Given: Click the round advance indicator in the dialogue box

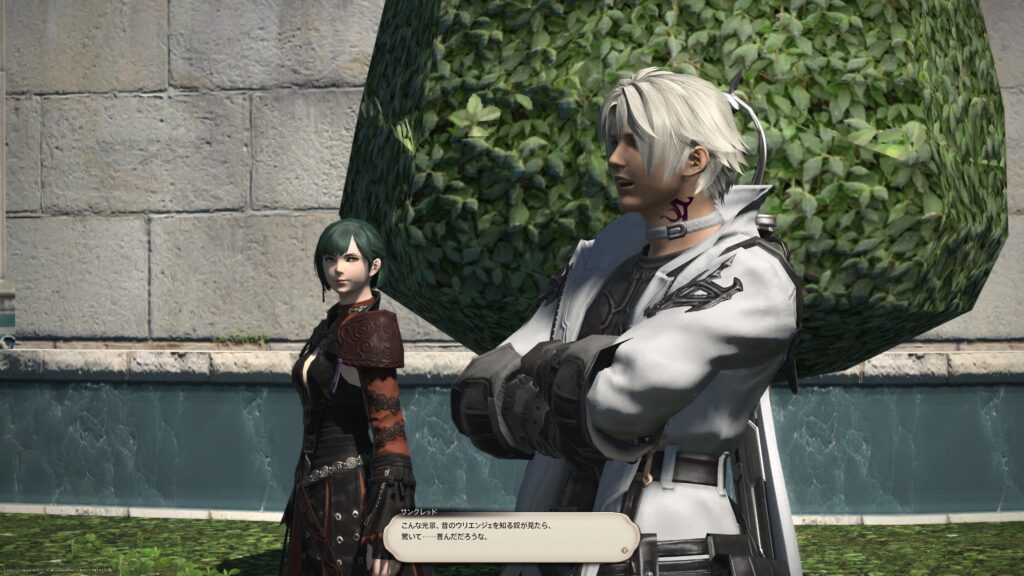Looking at the screenshot, I should pyautogui.click(x=625, y=548).
